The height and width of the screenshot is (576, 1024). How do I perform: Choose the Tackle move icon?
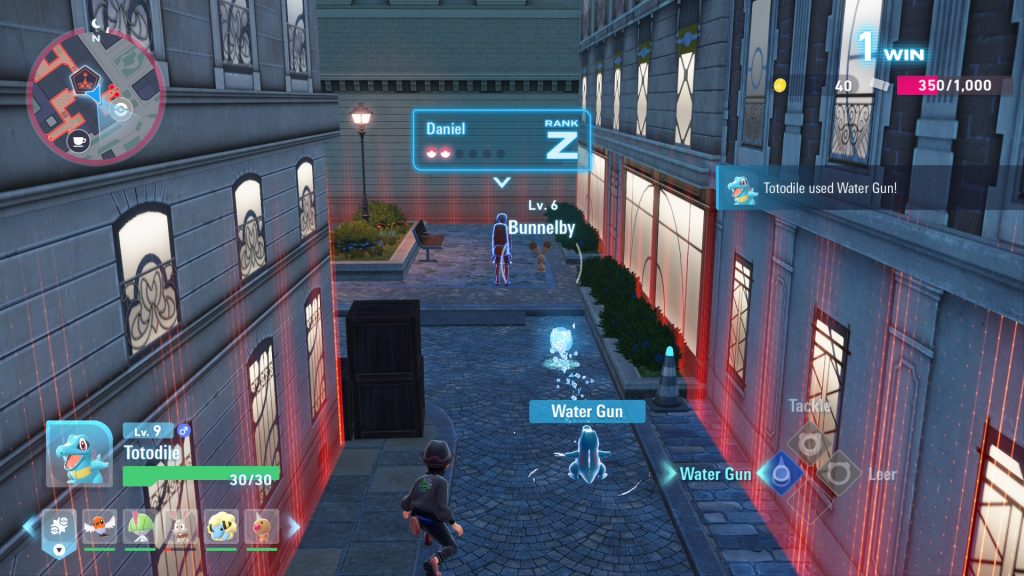click(x=808, y=441)
